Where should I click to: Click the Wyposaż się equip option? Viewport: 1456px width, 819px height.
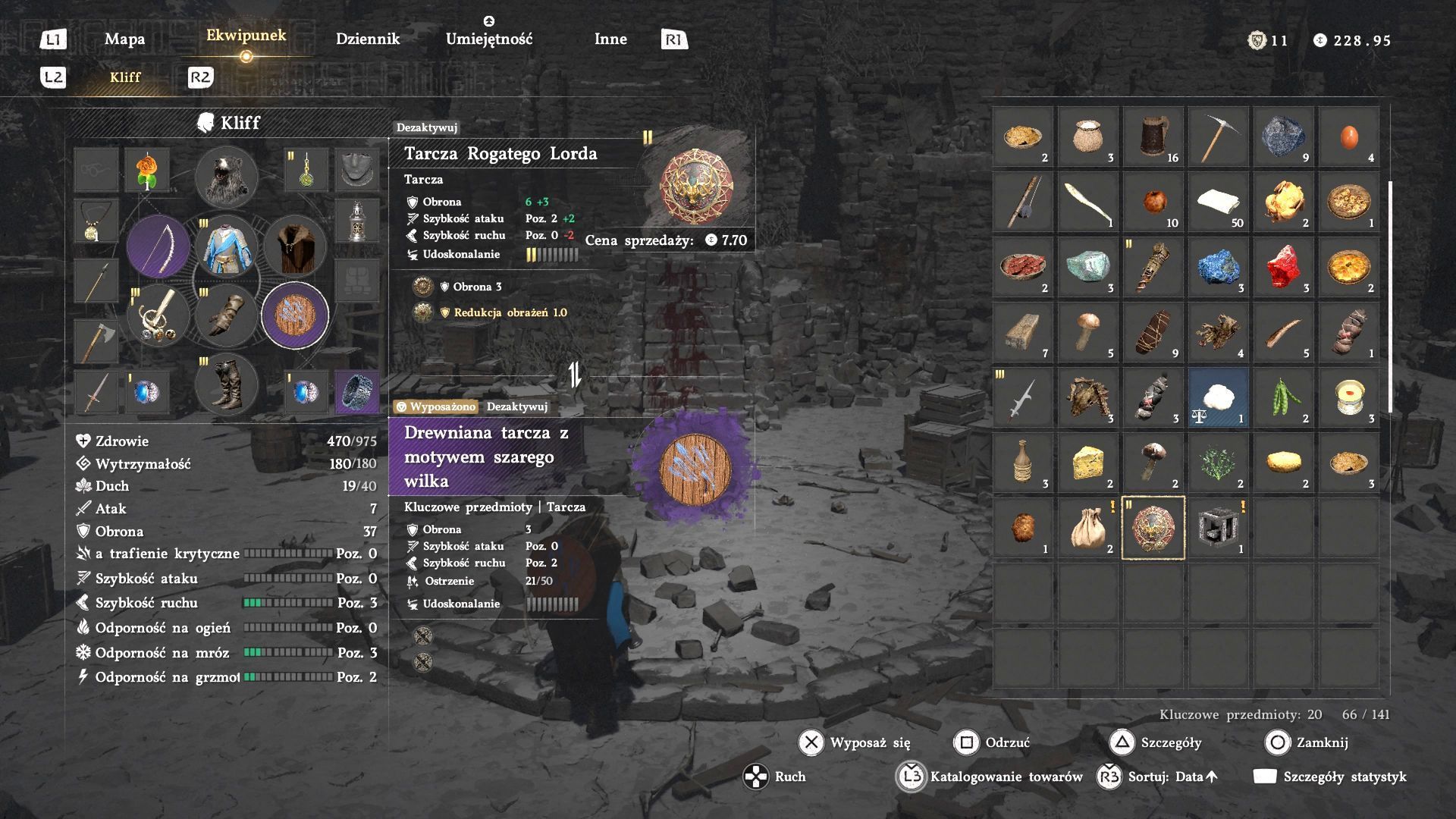pos(855,742)
